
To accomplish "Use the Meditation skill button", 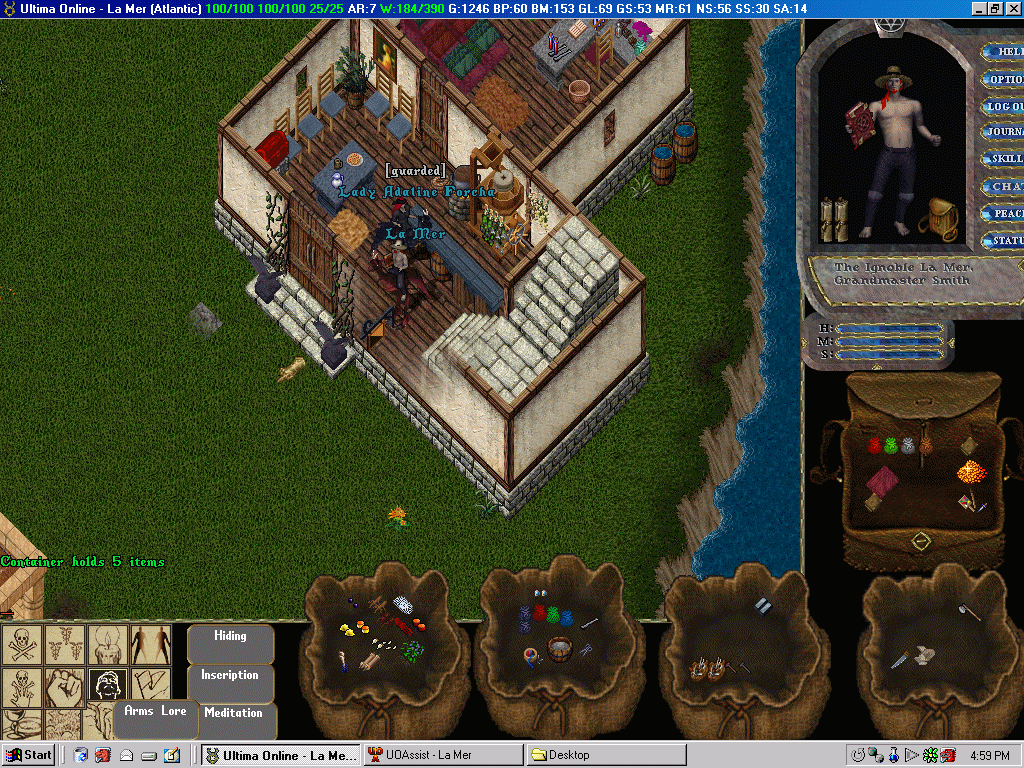I will pyautogui.click(x=233, y=714).
